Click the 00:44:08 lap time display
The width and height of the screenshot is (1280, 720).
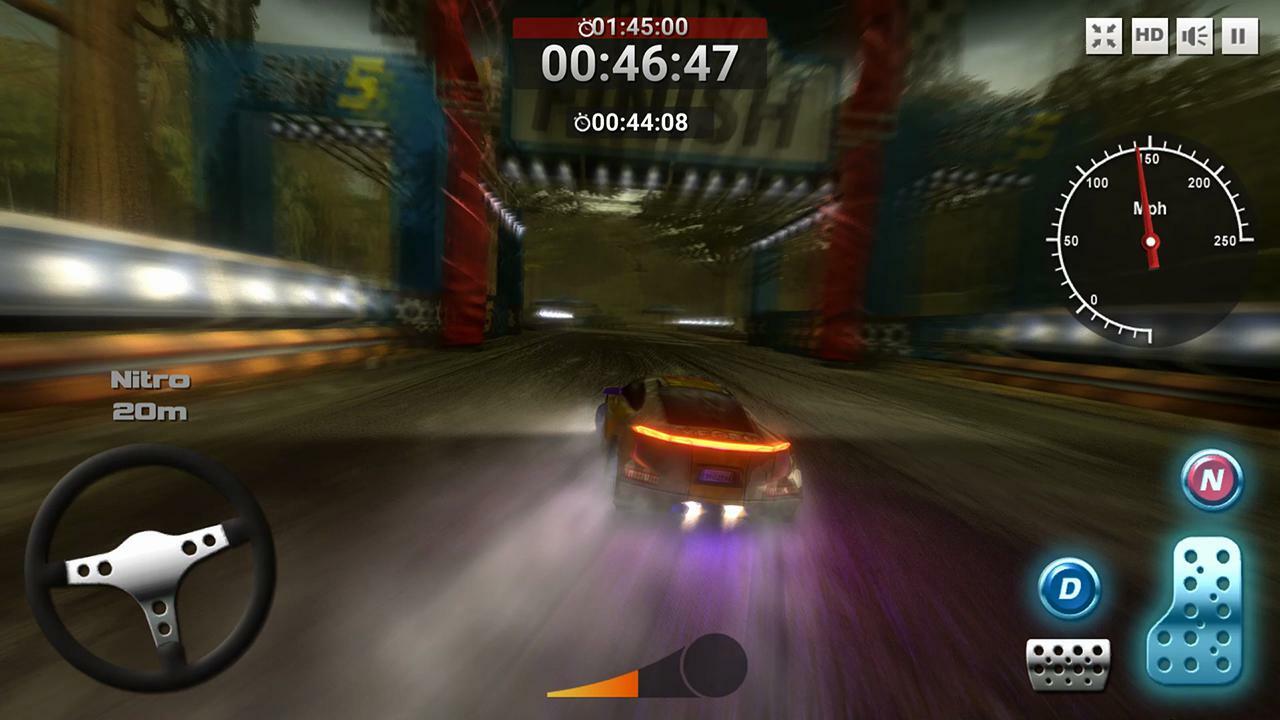[640, 122]
